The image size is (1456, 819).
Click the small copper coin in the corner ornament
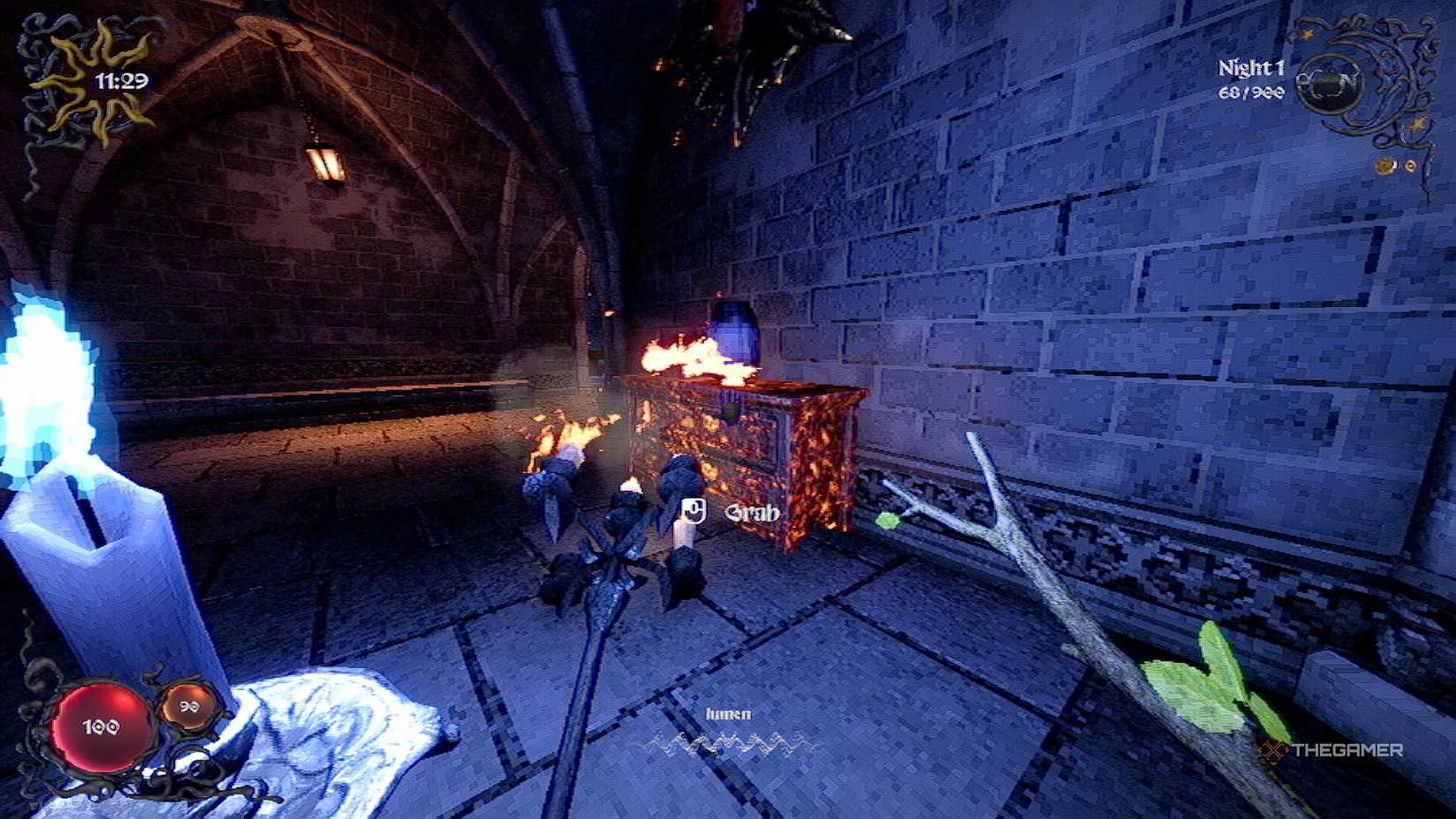[x=1410, y=166]
